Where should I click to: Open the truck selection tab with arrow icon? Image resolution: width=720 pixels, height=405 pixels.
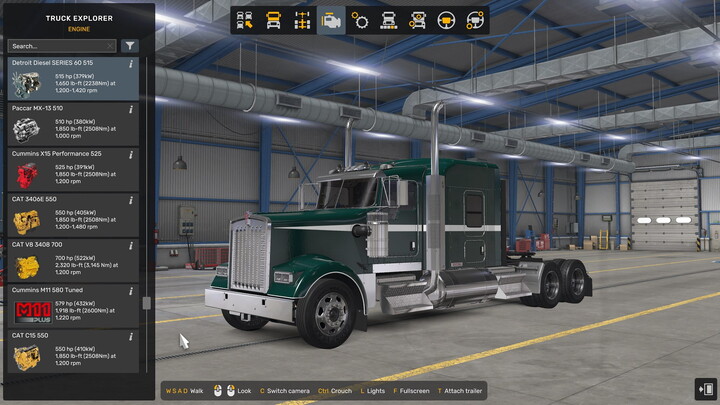click(x=246, y=20)
